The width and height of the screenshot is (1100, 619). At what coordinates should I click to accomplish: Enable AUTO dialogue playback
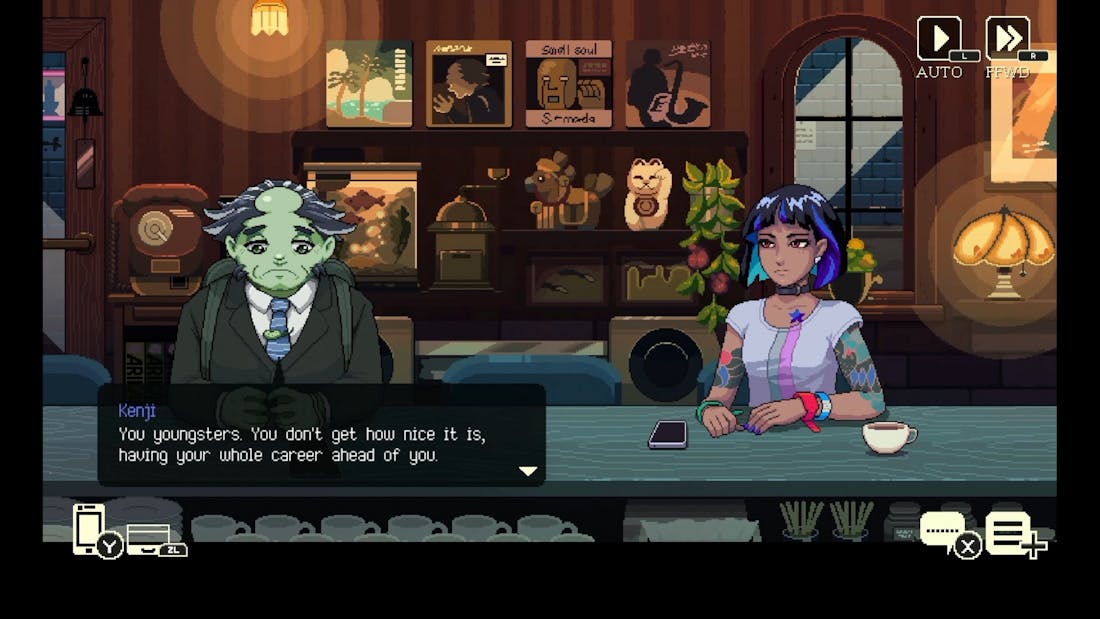940,39
